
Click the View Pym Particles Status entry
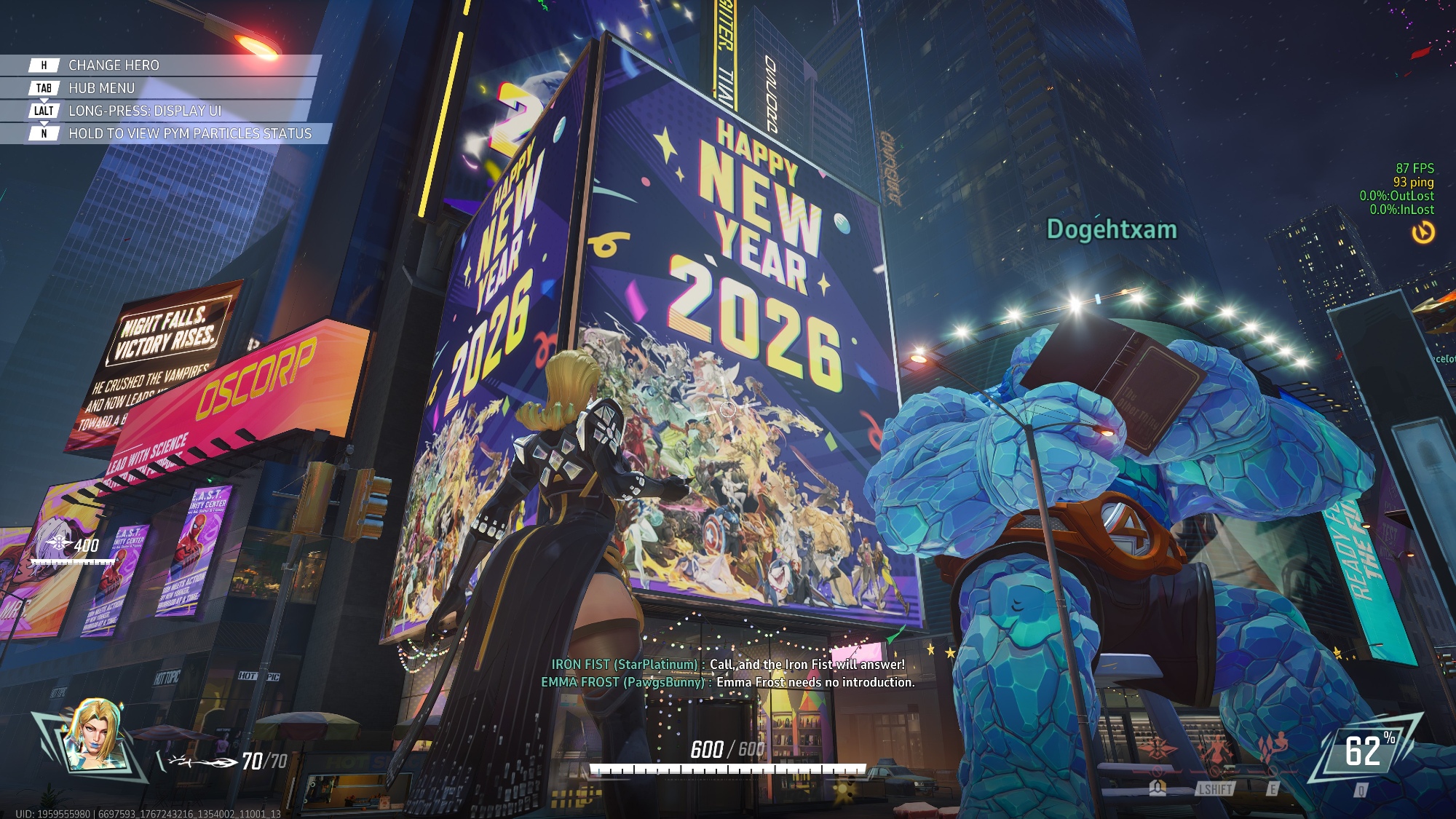tap(189, 133)
